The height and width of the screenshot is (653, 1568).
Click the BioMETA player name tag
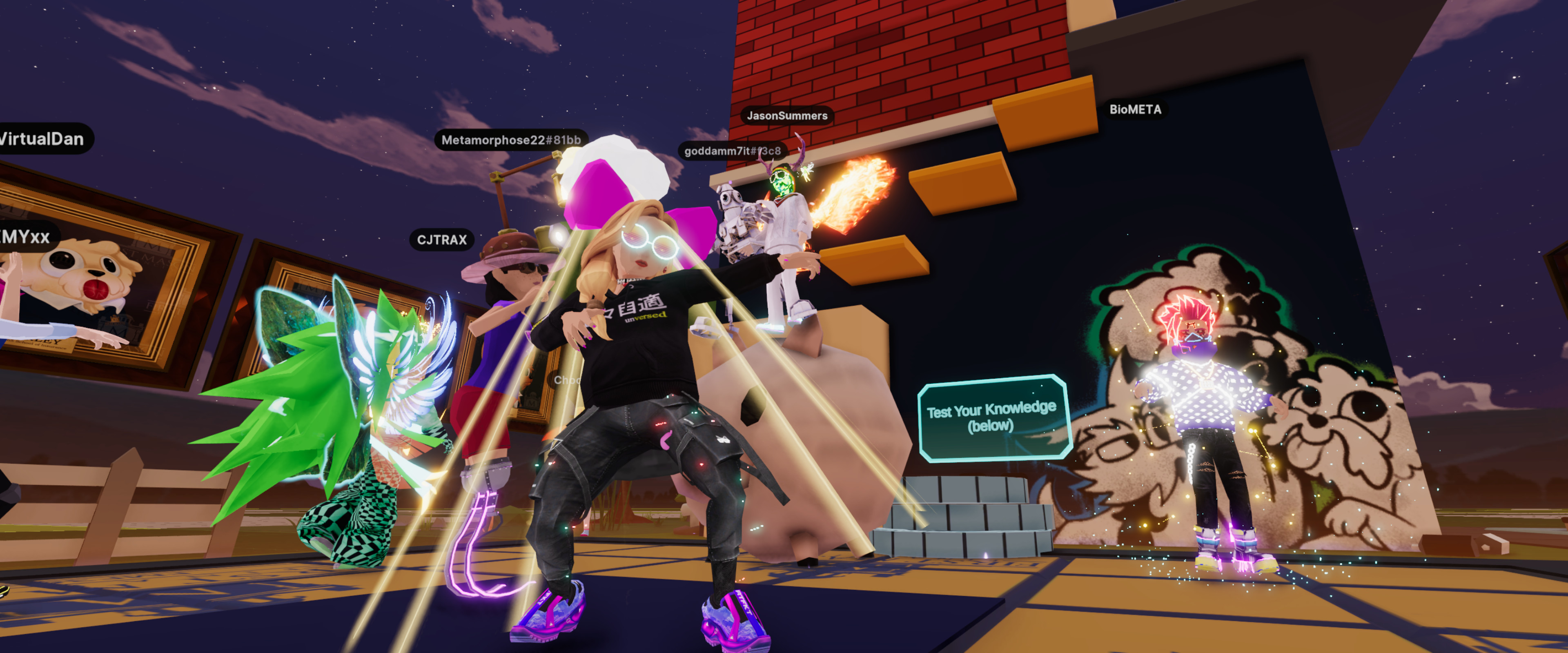pos(1135,109)
